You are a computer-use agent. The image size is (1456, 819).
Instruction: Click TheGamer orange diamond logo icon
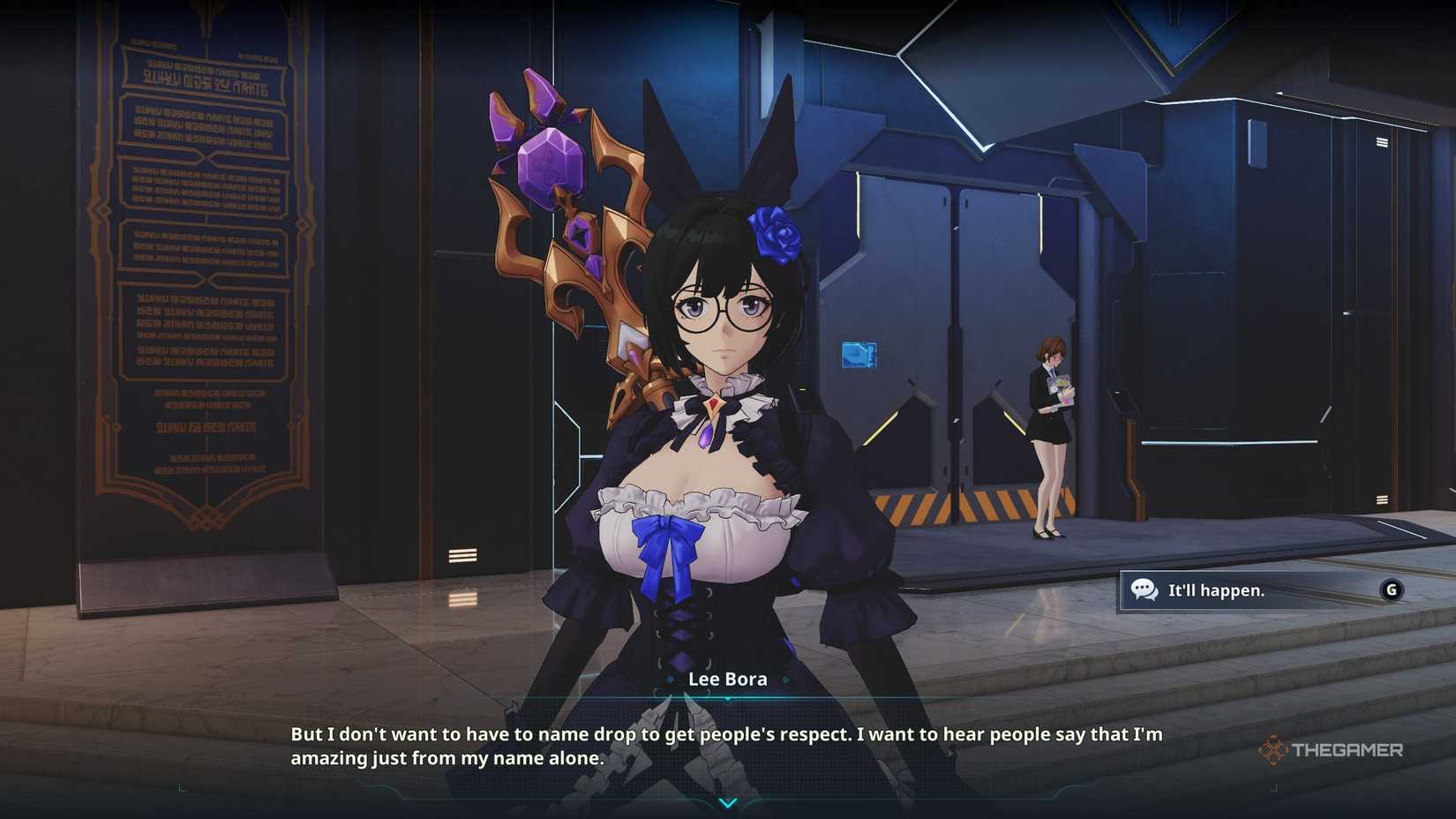click(1274, 749)
